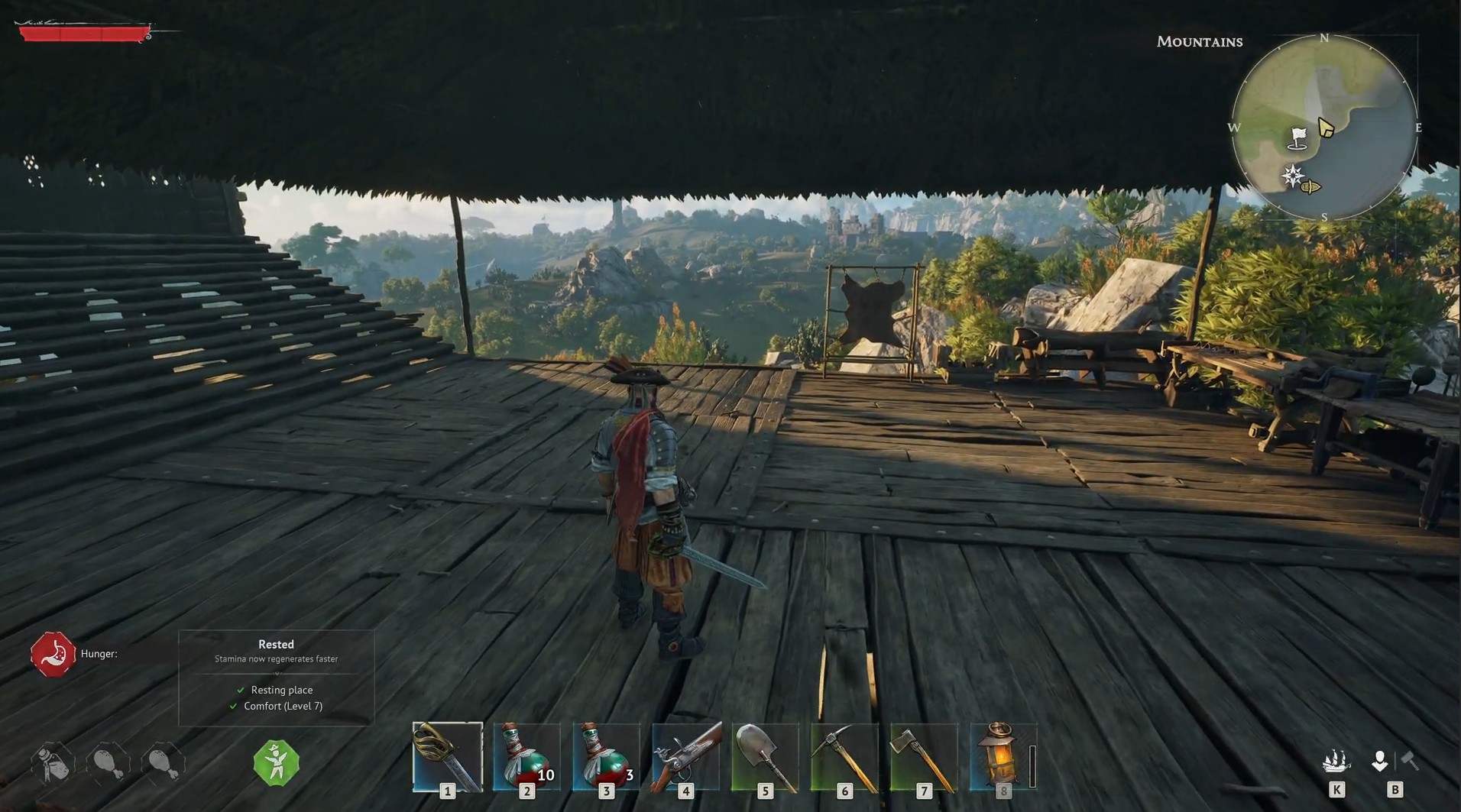The image size is (1461, 812).
Task: Use the potion stack of 10
Action: (526, 756)
